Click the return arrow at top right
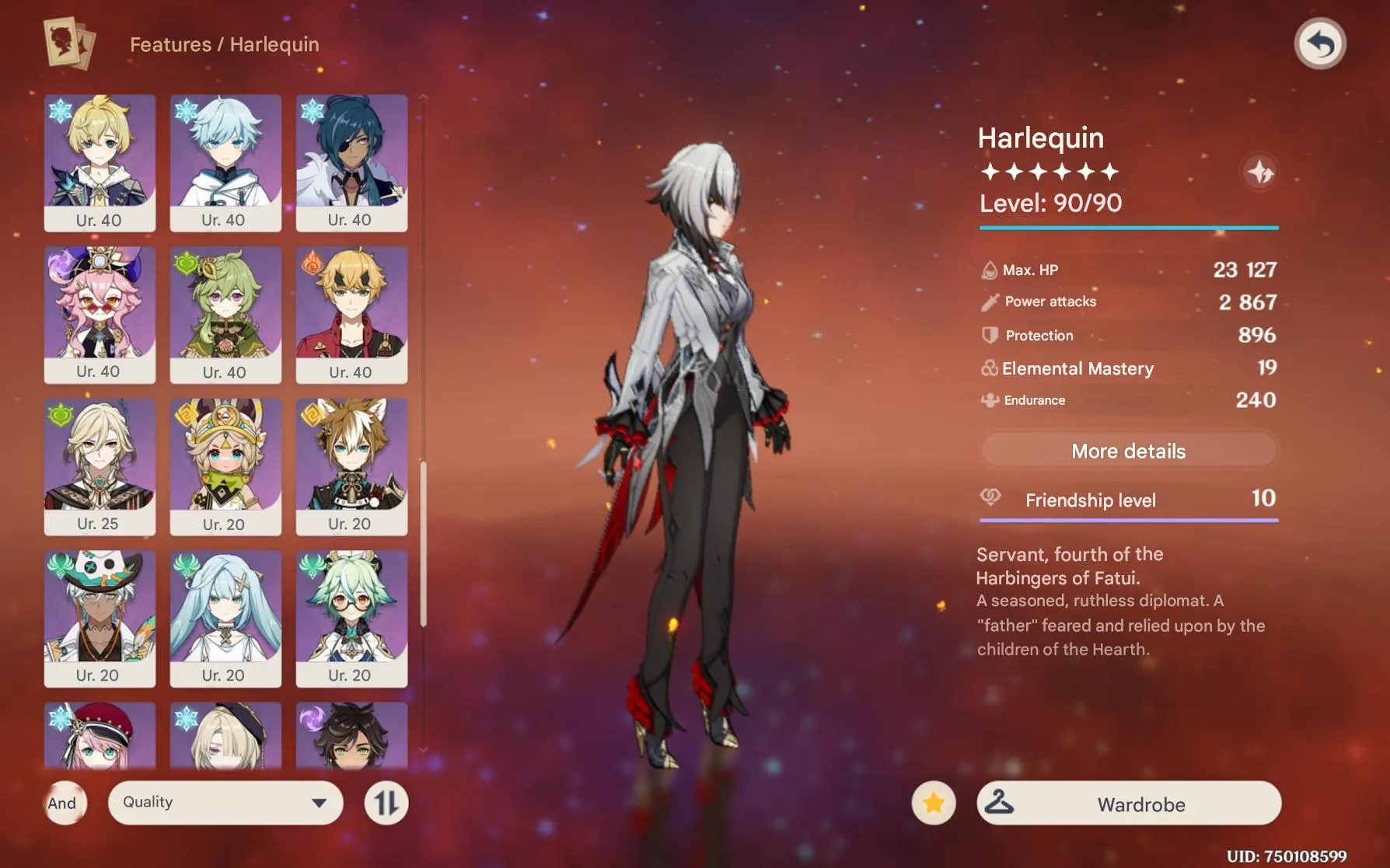The height and width of the screenshot is (868, 1390). [1322, 44]
